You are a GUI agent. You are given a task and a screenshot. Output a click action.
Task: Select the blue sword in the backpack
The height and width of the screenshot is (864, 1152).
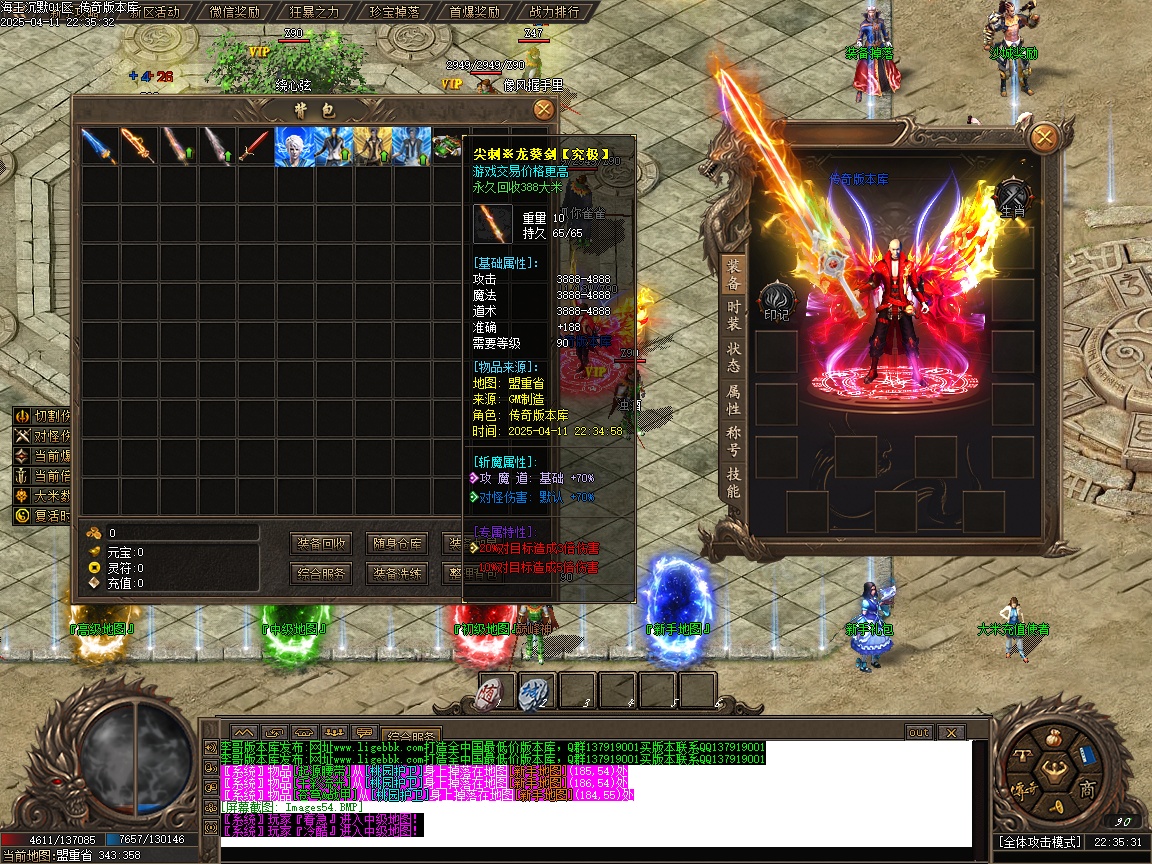point(98,146)
